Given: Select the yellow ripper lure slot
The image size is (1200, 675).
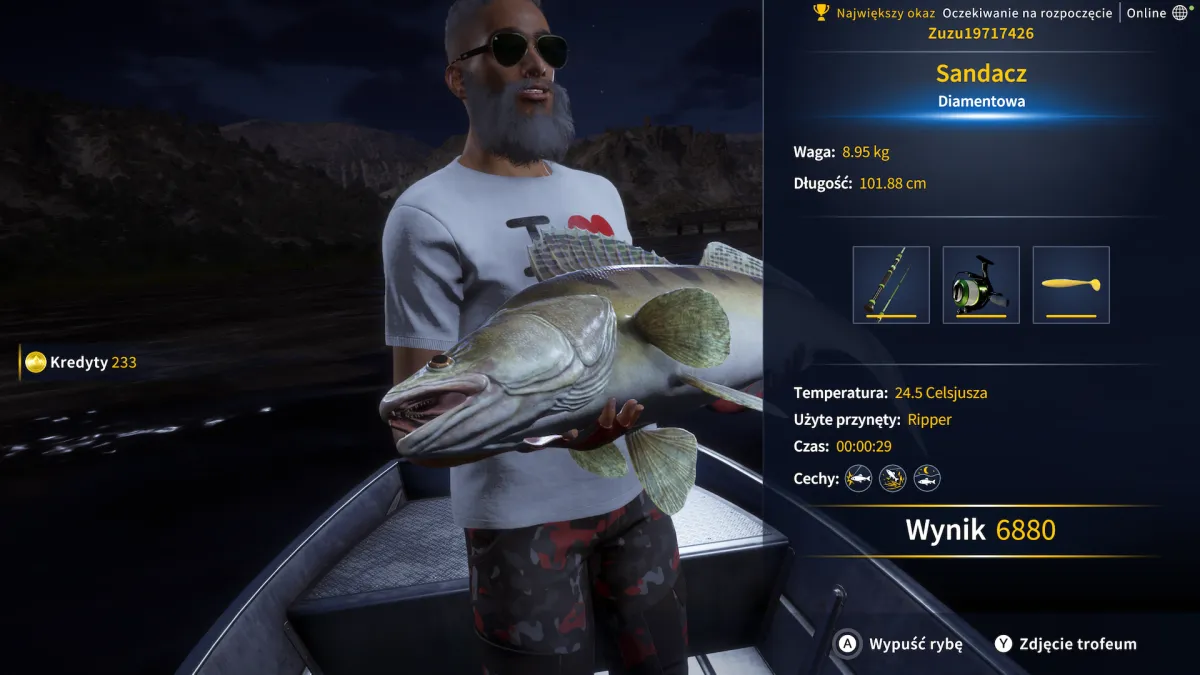Looking at the screenshot, I should [x=1071, y=285].
